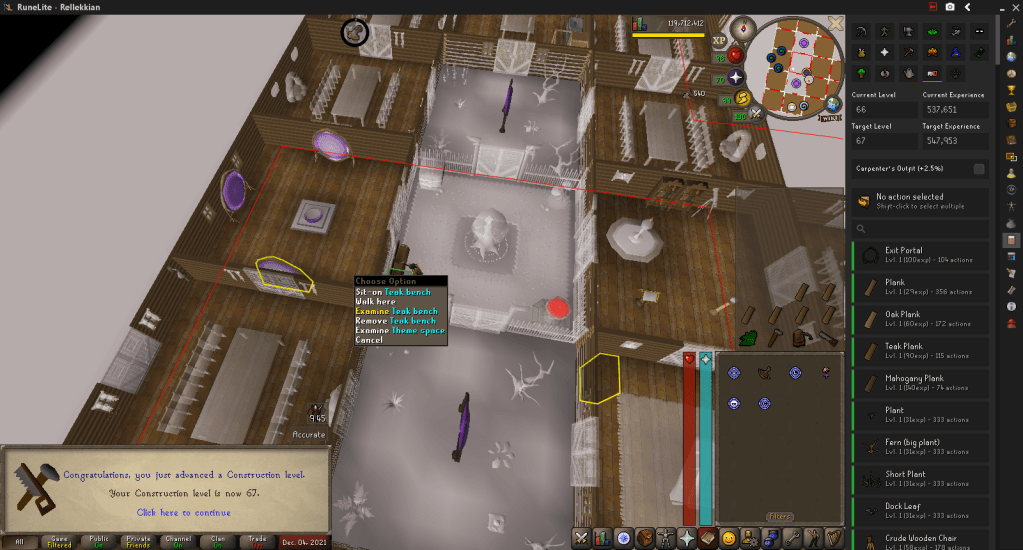Select Walk here in the context menu
1023x550 pixels.
(376, 302)
